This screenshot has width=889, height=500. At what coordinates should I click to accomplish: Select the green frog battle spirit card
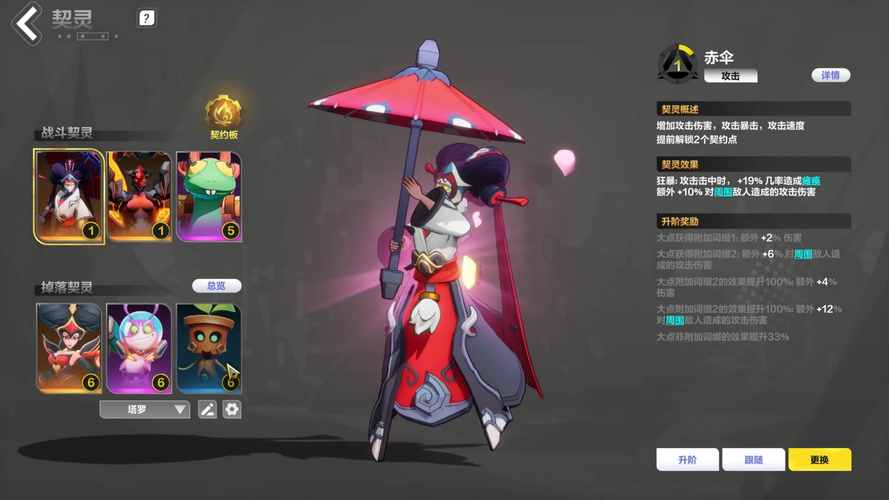point(208,196)
